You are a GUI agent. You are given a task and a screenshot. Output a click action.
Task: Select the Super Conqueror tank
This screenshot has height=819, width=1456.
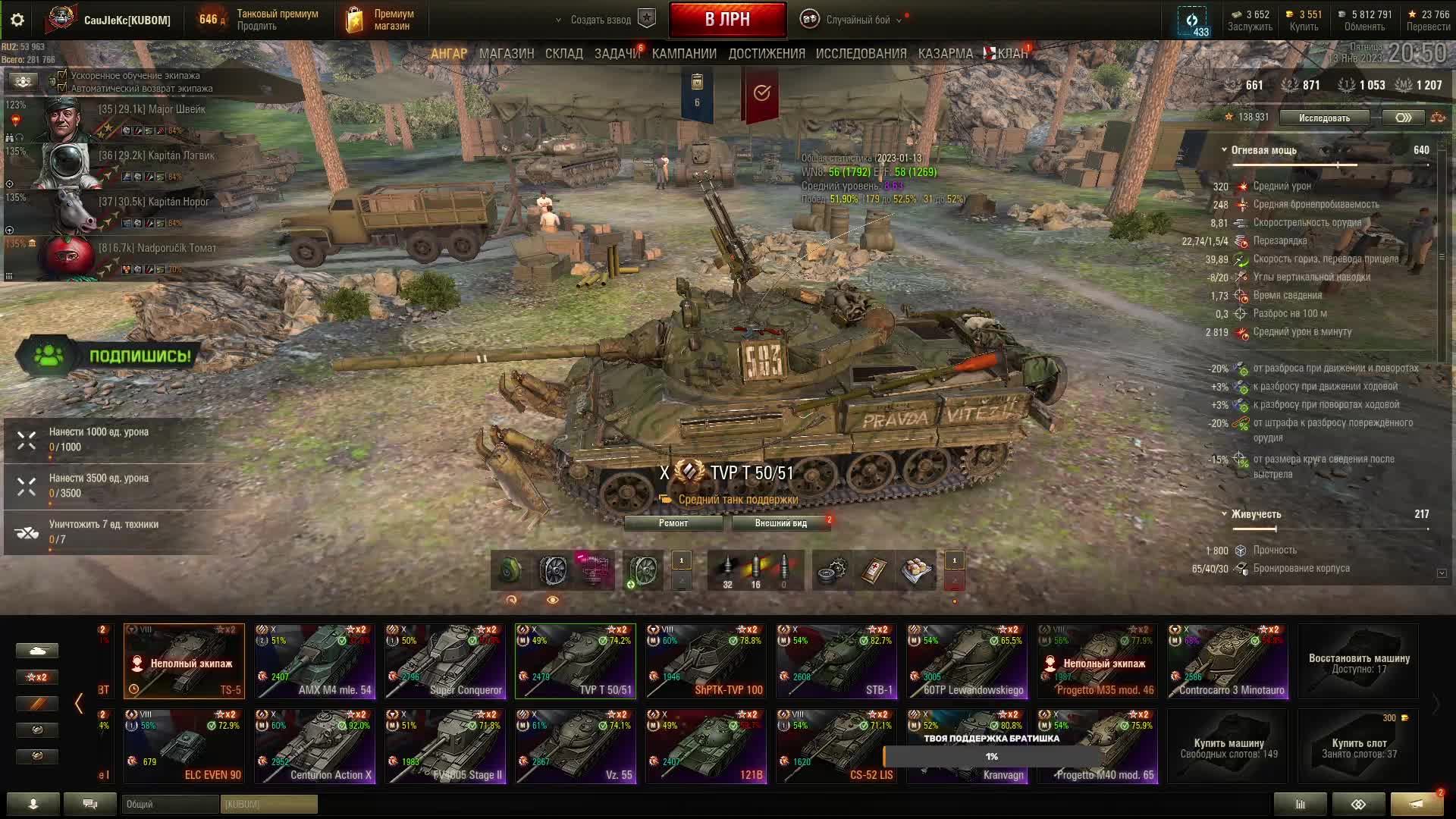click(444, 661)
